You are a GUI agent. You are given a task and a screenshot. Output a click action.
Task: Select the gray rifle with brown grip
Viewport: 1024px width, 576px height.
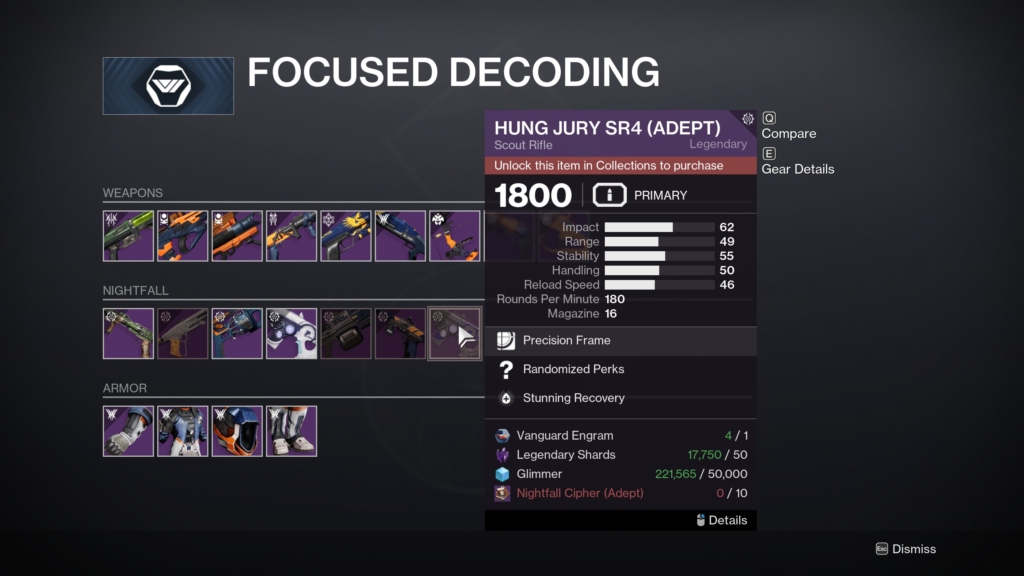[183, 333]
